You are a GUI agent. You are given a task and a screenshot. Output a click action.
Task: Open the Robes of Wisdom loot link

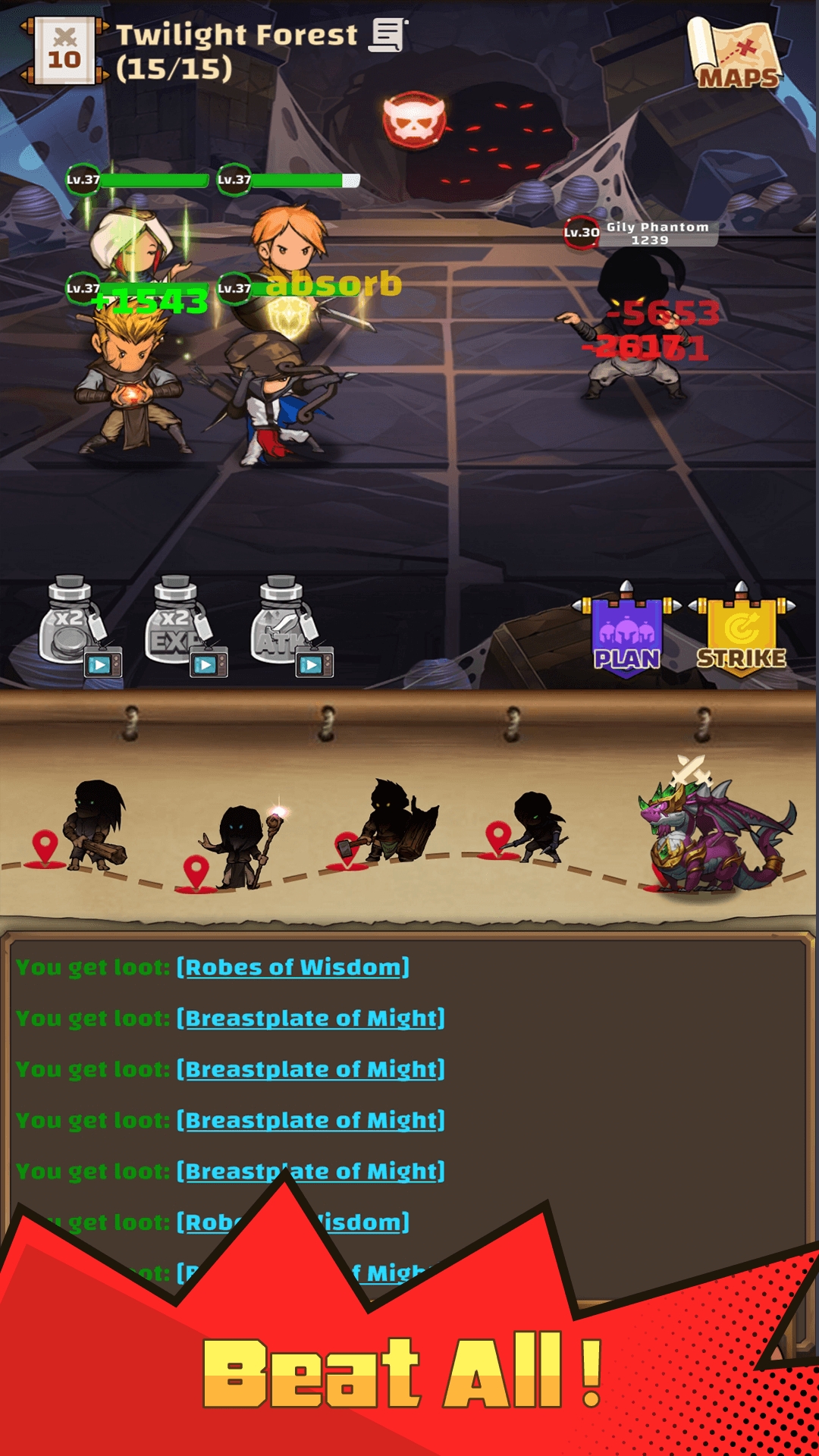coord(293,968)
